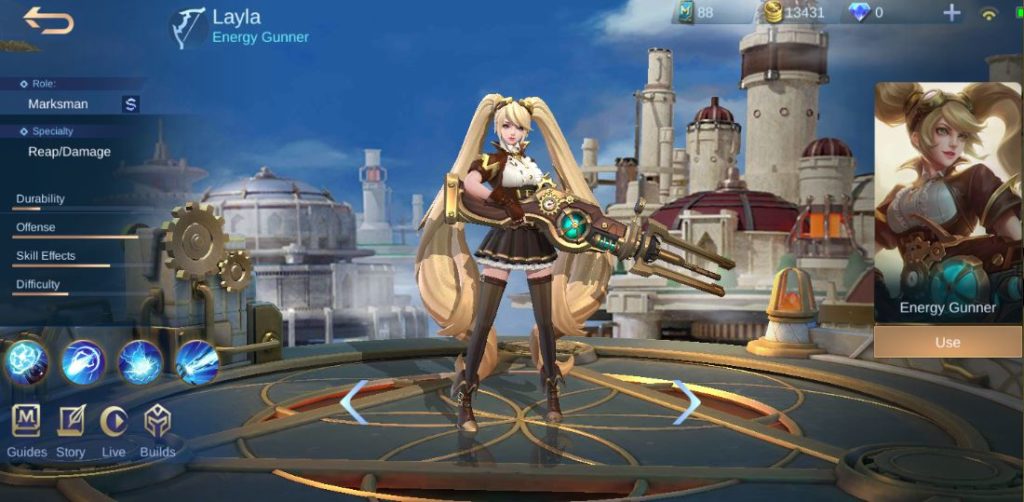View the second skill icon
Screen dimensions: 1024x502
pos(83,361)
